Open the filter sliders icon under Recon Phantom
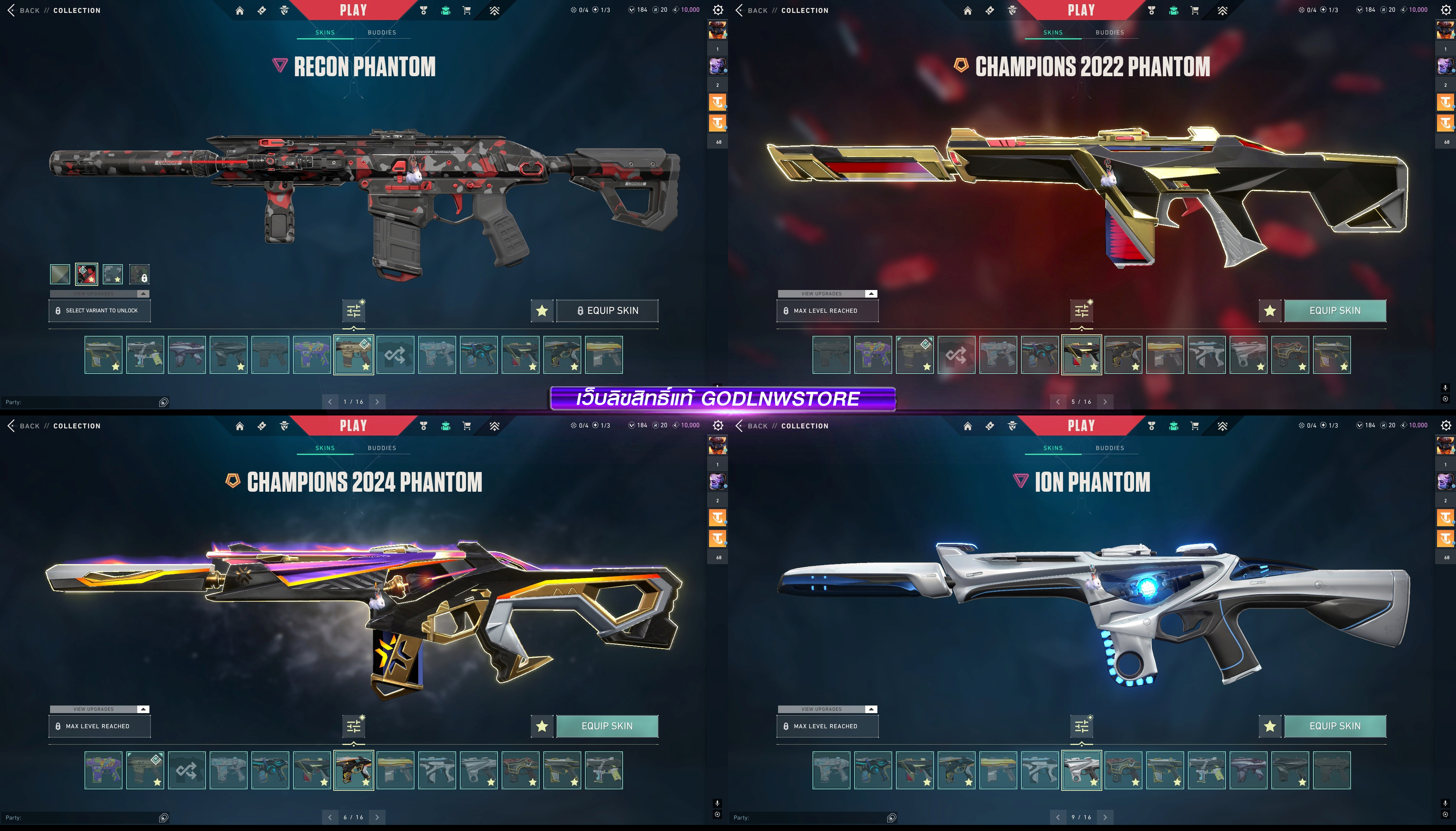Image resolution: width=1456 pixels, height=831 pixels. coord(354,310)
